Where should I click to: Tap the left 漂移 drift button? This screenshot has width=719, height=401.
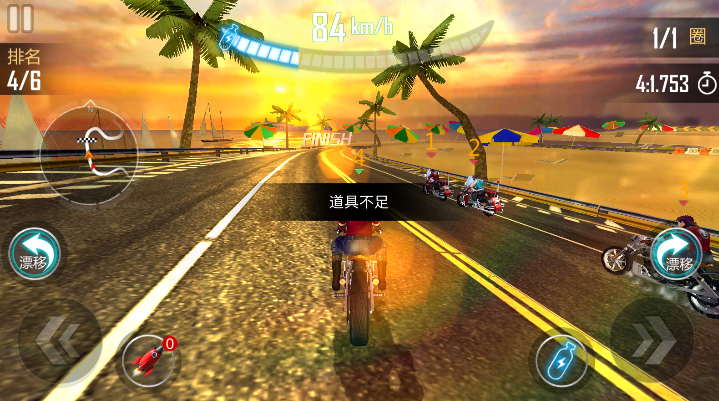(x=35, y=252)
